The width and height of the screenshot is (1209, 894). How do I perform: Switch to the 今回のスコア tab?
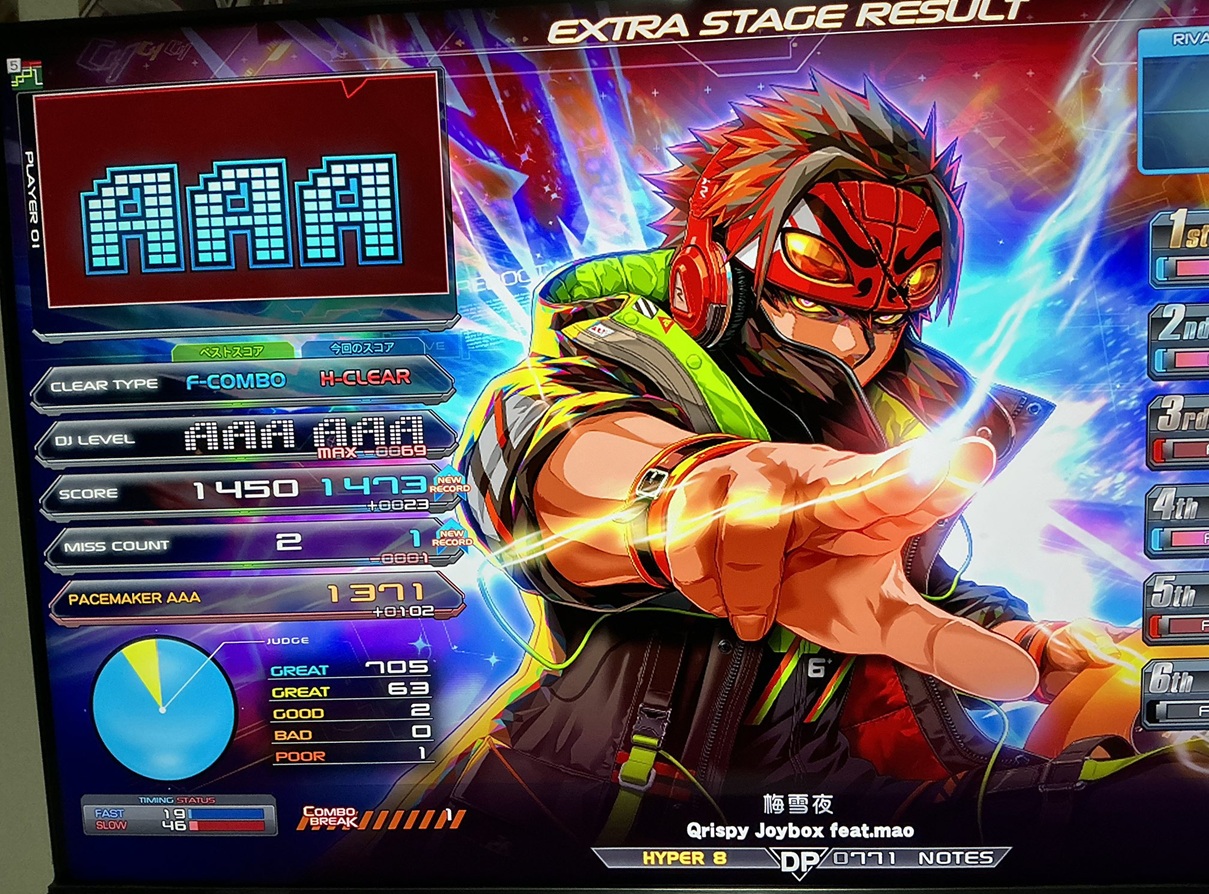(x=362, y=348)
